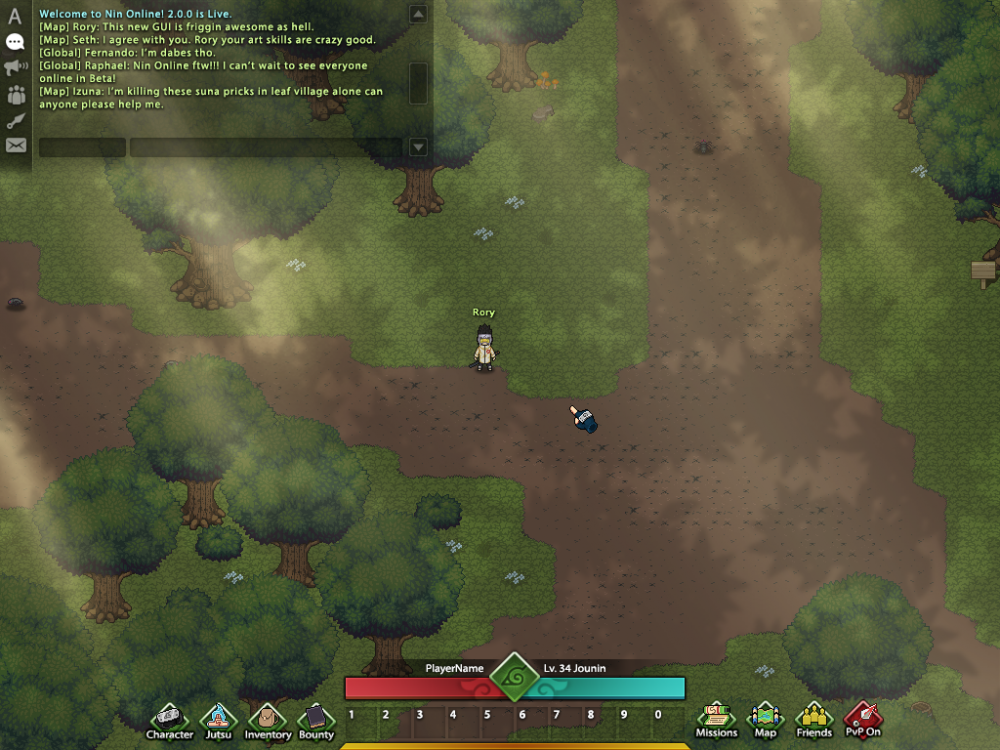Click the short chat channel field
This screenshot has height=750, width=1000.
tap(82, 147)
